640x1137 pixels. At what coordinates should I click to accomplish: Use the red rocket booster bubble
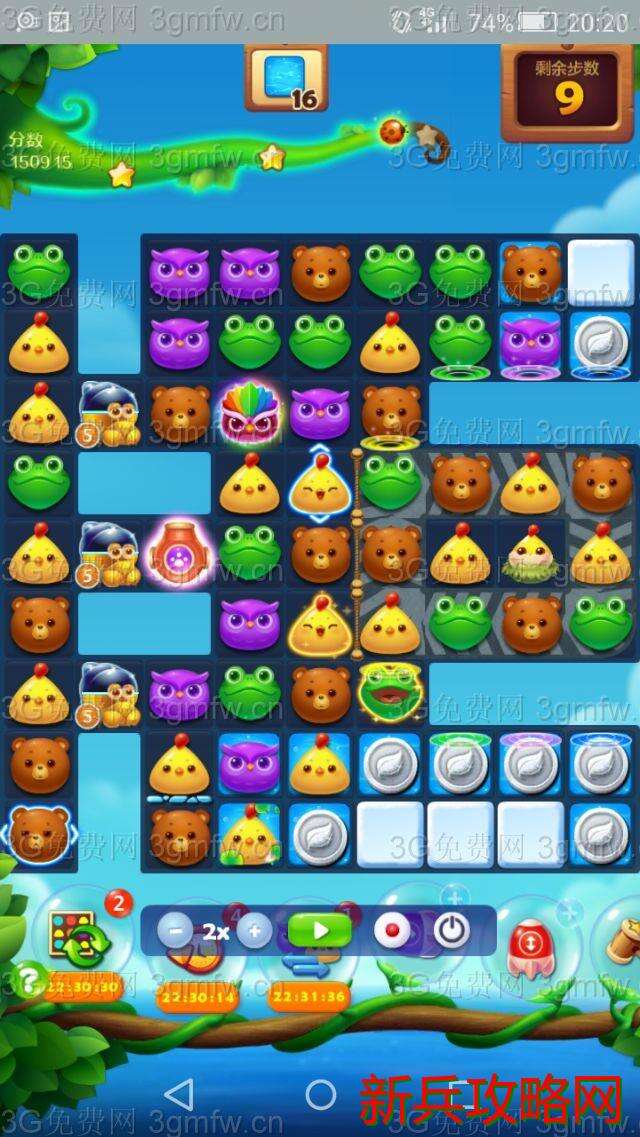(527, 944)
